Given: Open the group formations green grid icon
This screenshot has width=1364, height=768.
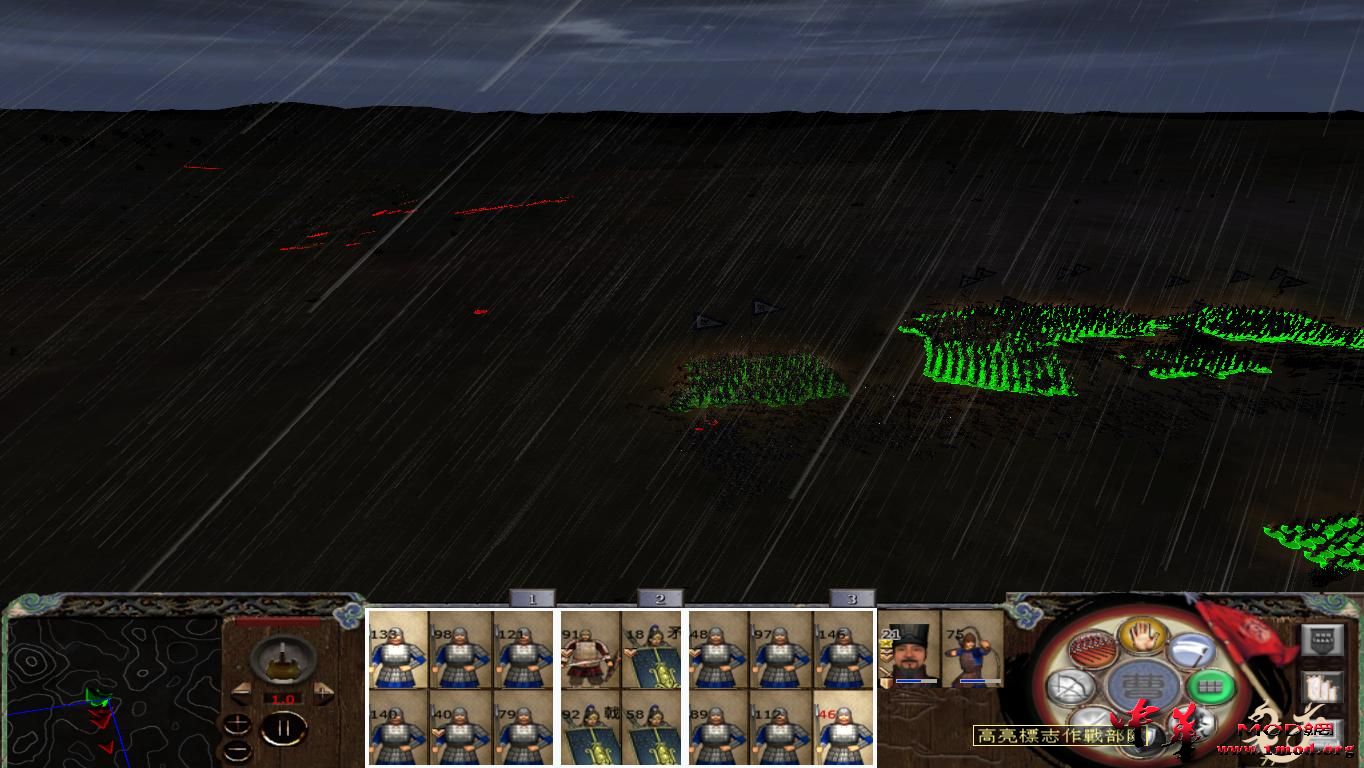Looking at the screenshot, I should (x=1209, y=686).
